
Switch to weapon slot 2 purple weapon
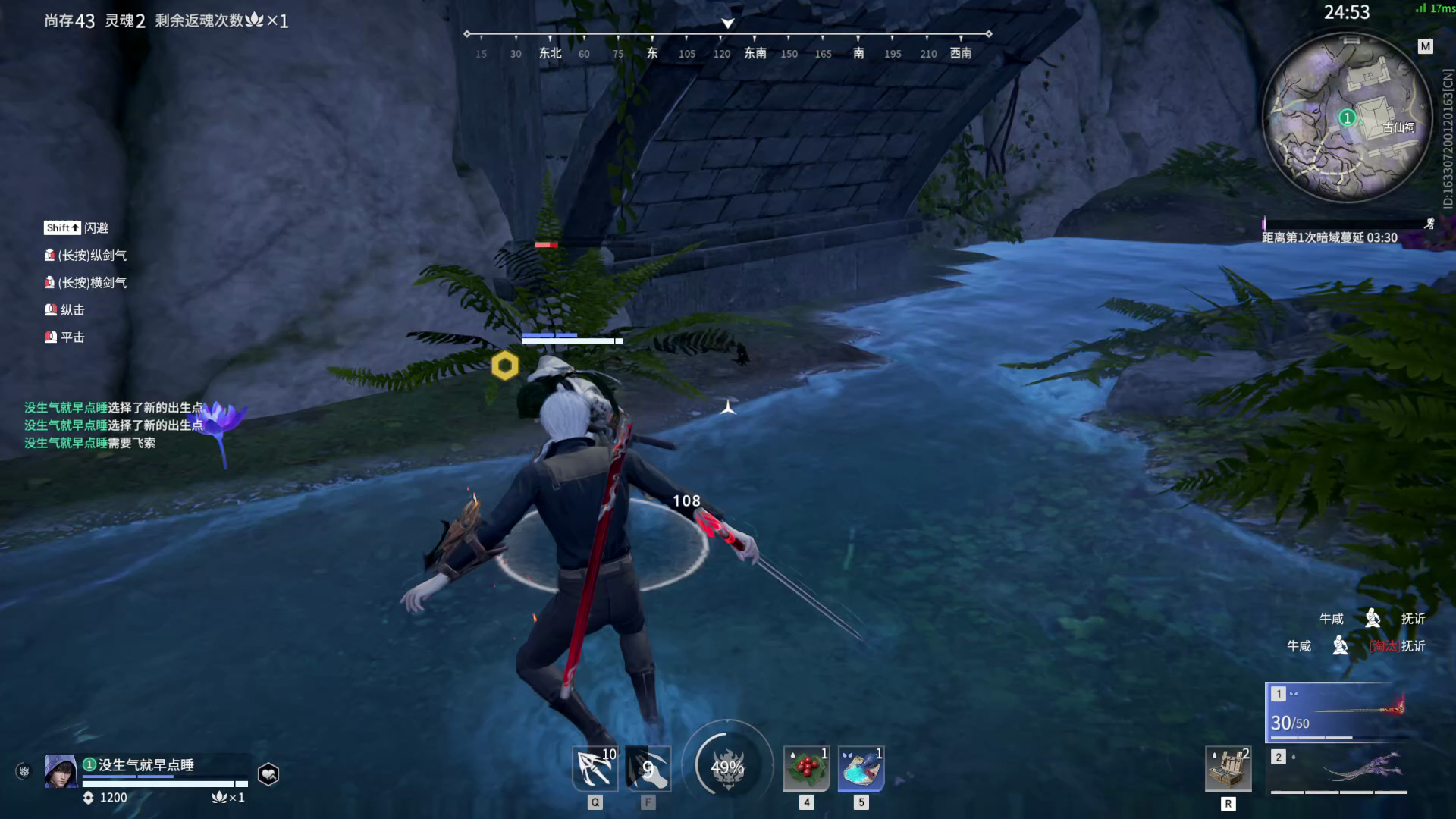click(1338, 771)
